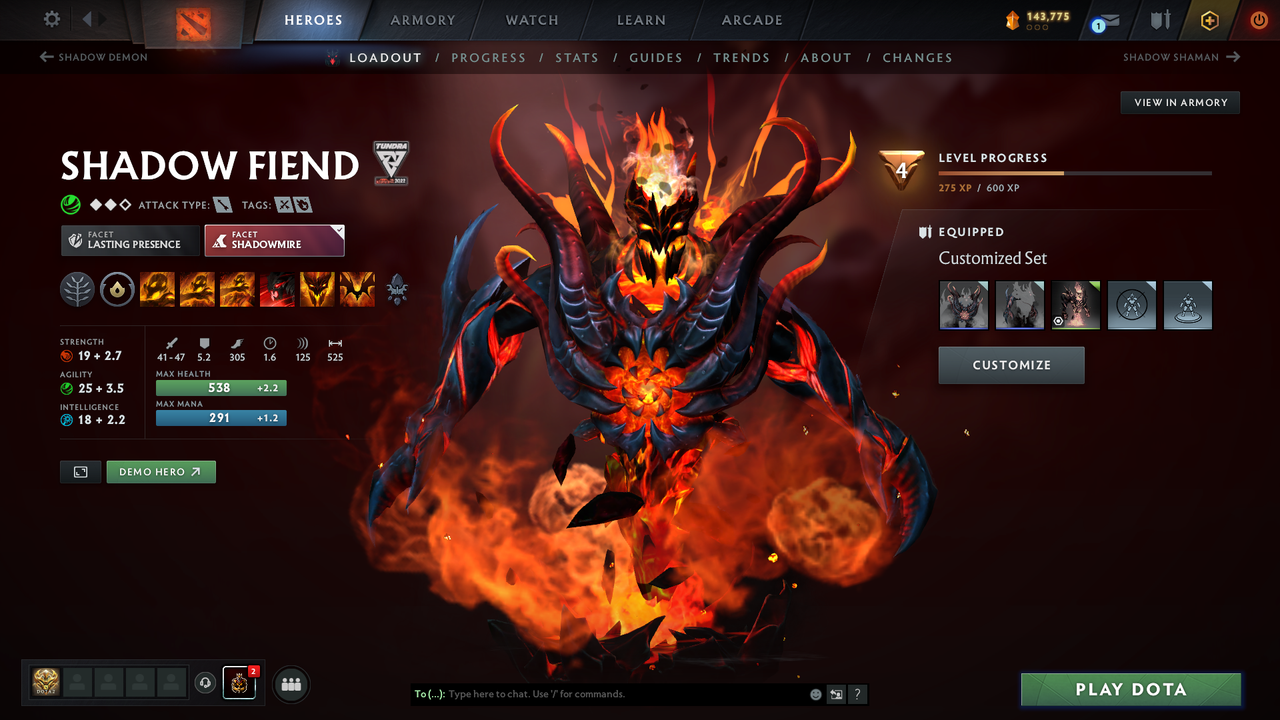This screenshot has width=1280, height=720.
Task: Select the Requiem of Souls ultimate icon
Action: (357, 288)
